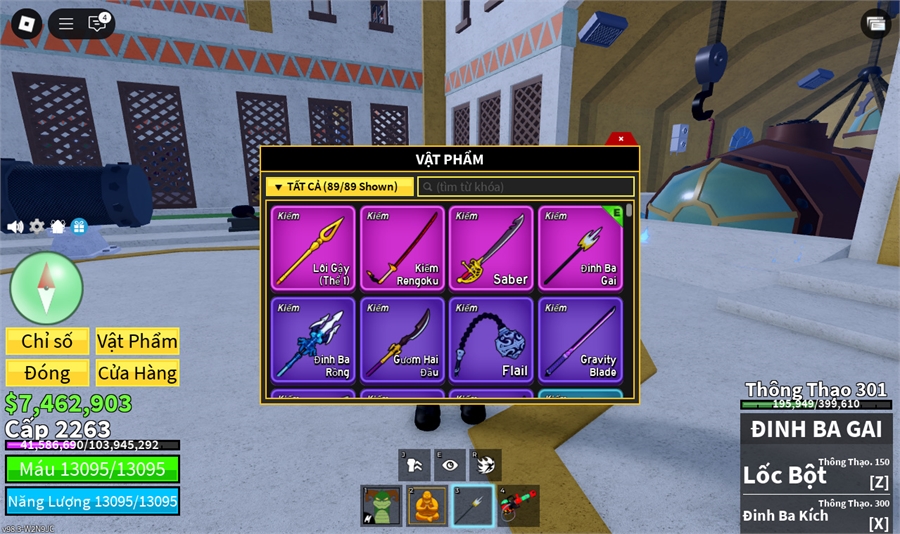The height and width of the screenshot is (534, 900).
Task: Select the Đinh Ba Gai inventory slot
Action: click(580, 248)
